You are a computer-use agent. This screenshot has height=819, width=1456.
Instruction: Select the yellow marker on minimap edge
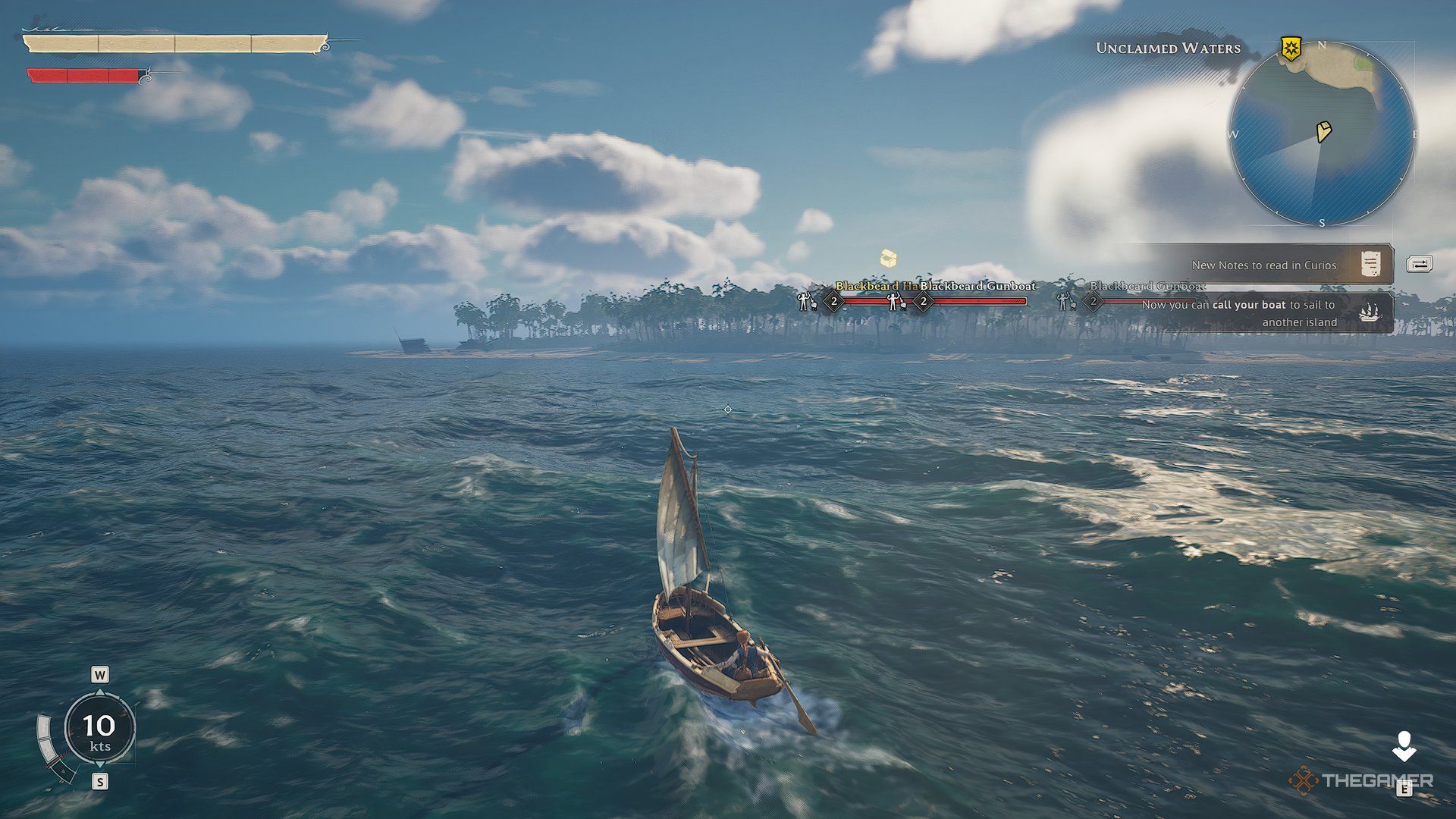(1290, 48)
